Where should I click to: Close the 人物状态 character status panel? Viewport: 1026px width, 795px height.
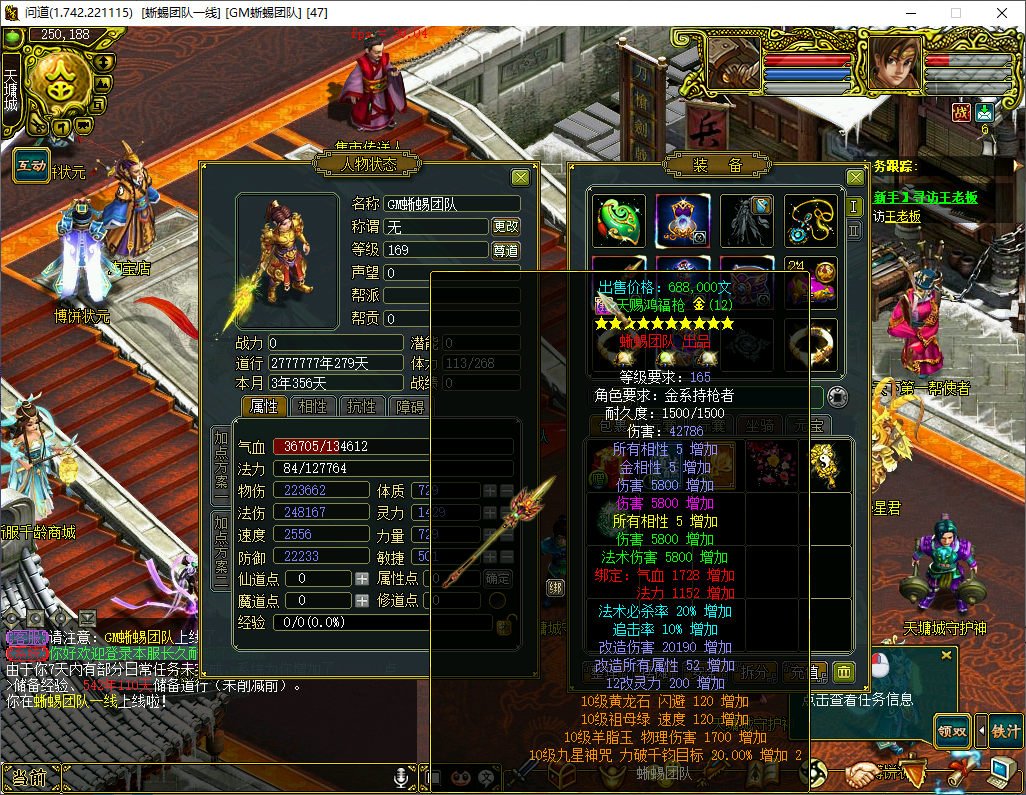tap(520, 178)
